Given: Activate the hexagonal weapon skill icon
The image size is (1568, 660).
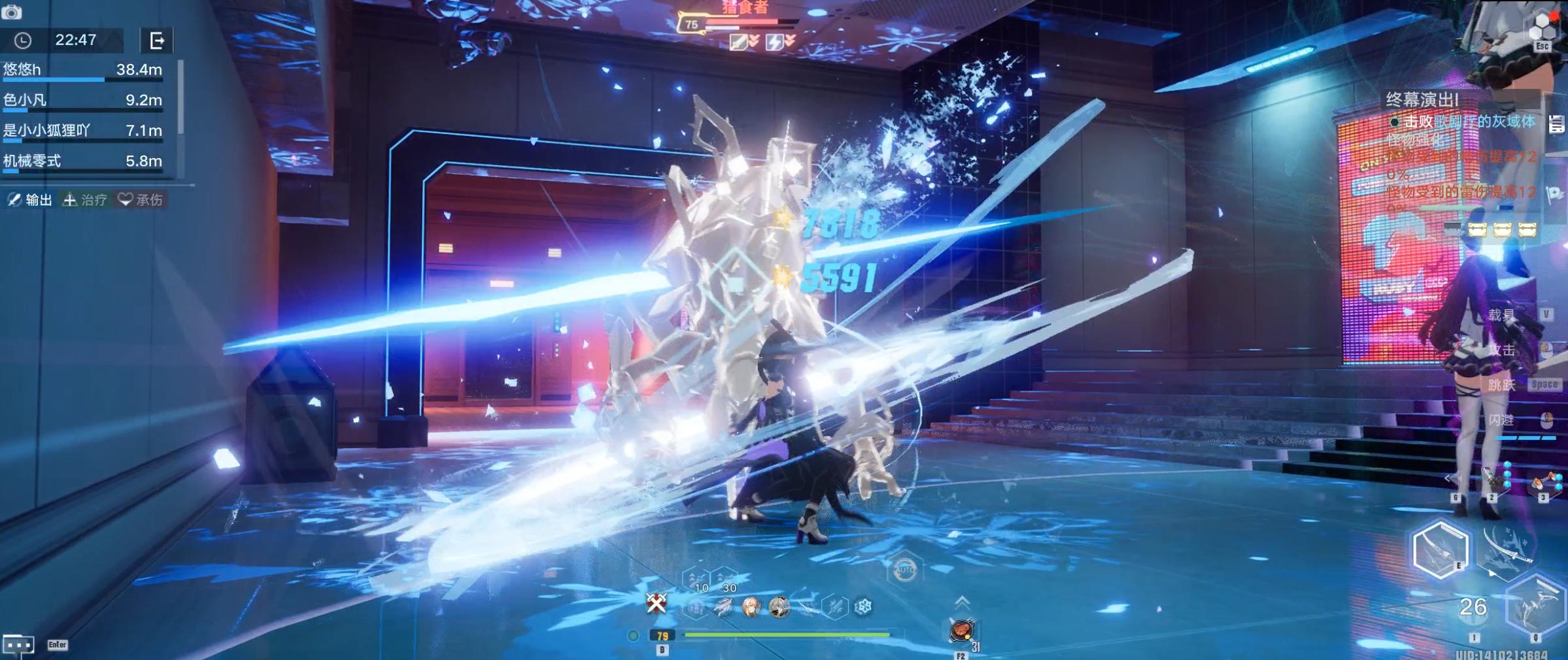Looking at the screenshot, I should pyautogui.click(x=1439, y=550).
